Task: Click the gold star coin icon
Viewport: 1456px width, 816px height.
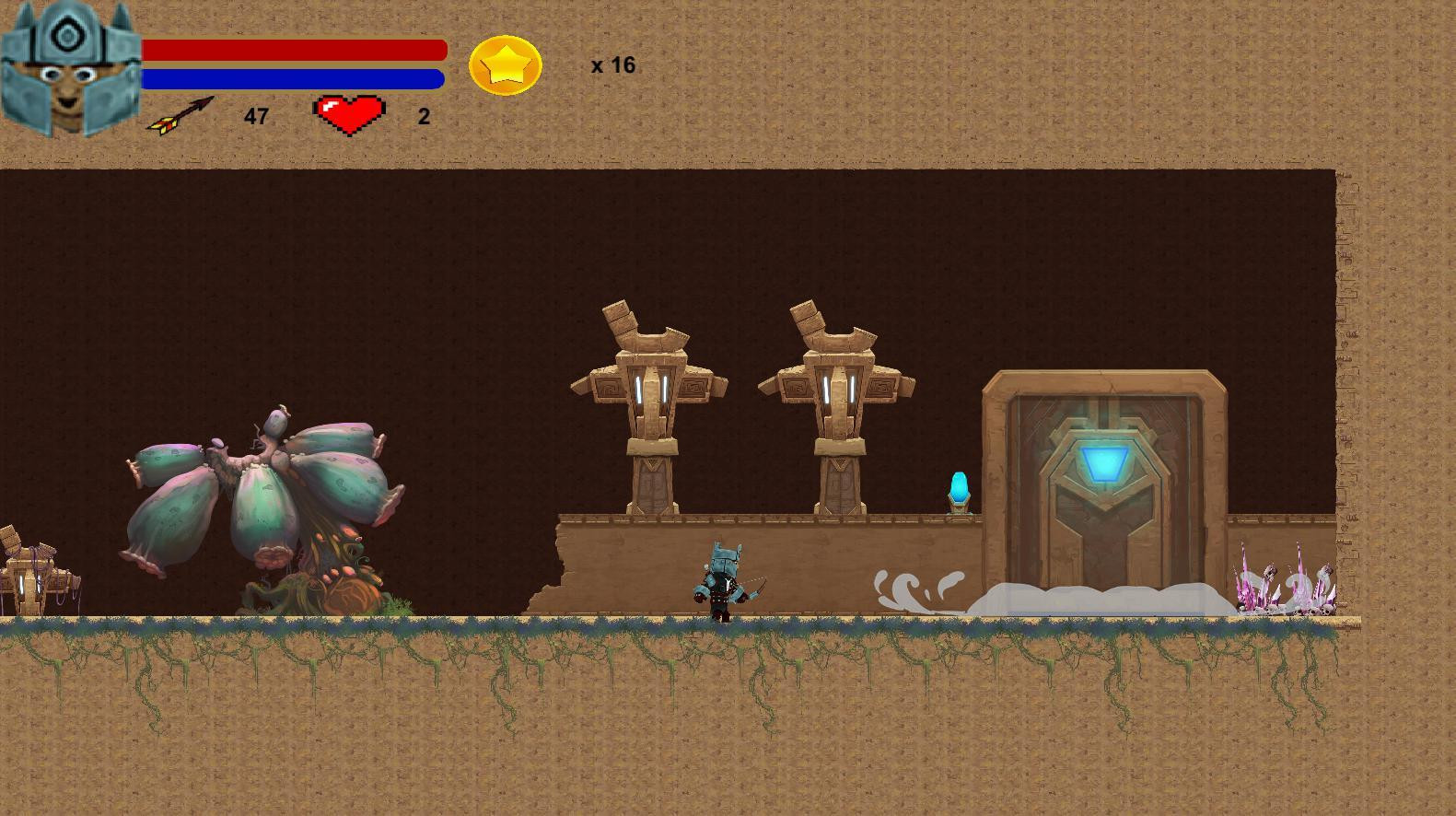Action: click(506, 64)
